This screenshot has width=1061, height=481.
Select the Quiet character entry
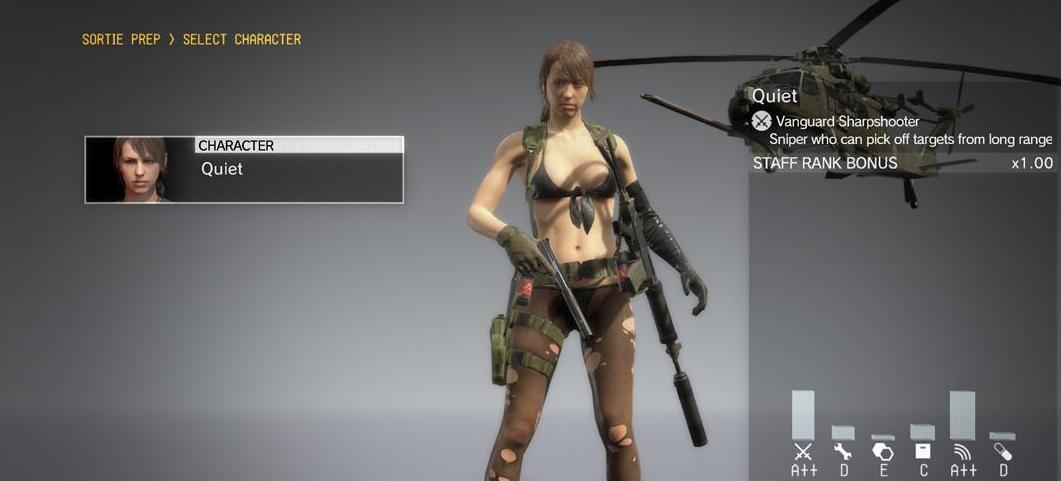244,170
